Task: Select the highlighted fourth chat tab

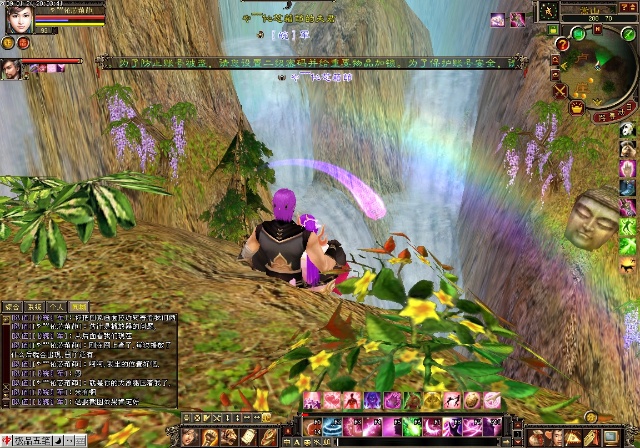Action: pos(79,306)
